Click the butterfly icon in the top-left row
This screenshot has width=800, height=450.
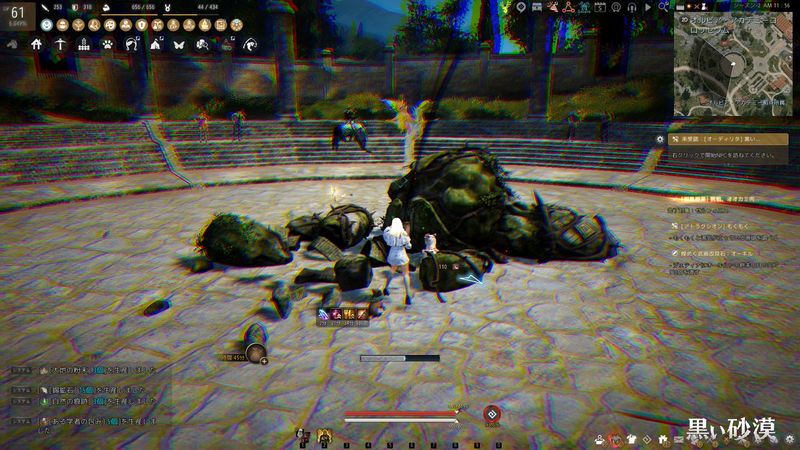[179, 45]
